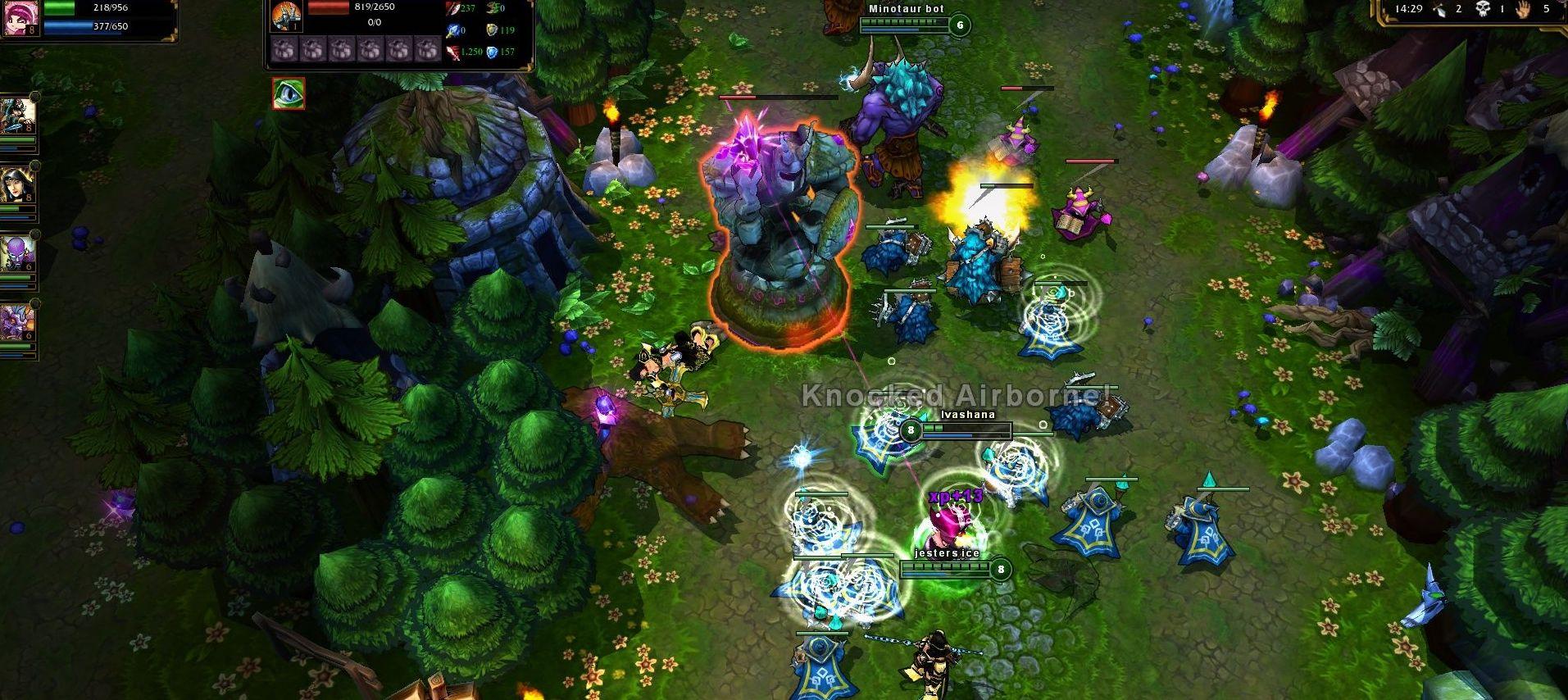Click the deaths skull icon in the scoreboard
The image size is (1568, 700).
coord(1483,9)
